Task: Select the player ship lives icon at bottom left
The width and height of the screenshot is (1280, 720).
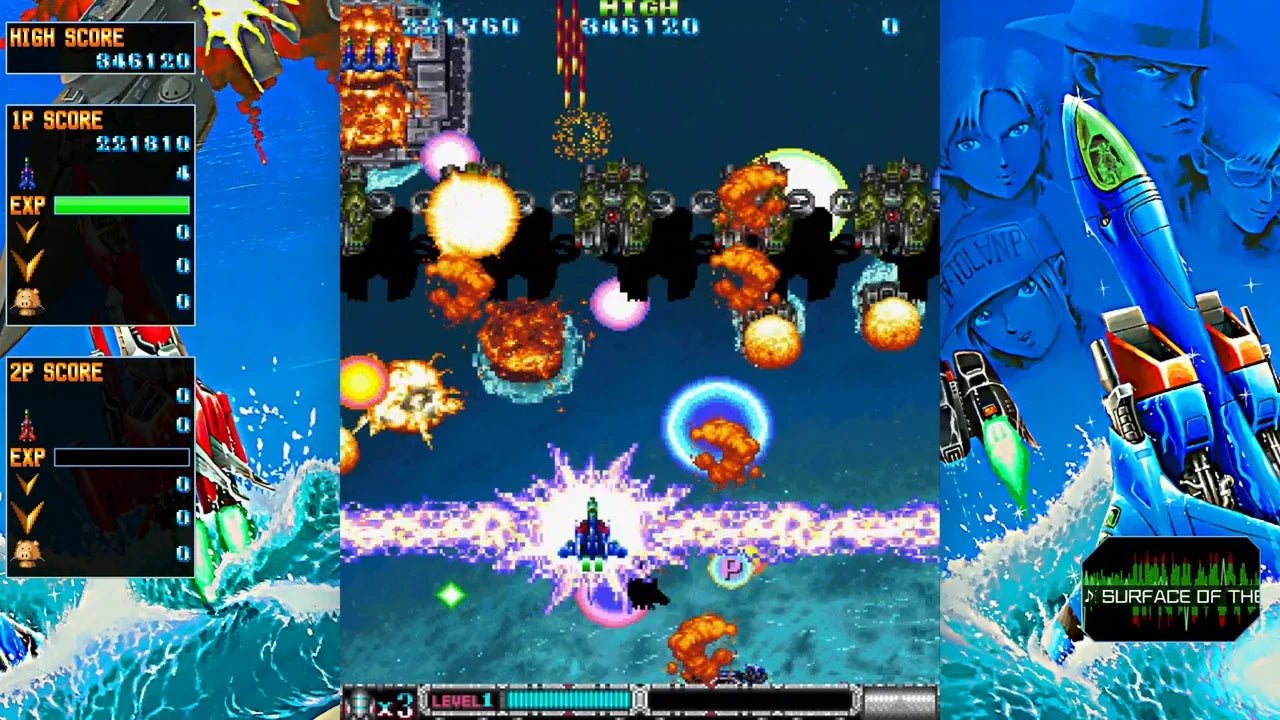Action: coord(360,703)
